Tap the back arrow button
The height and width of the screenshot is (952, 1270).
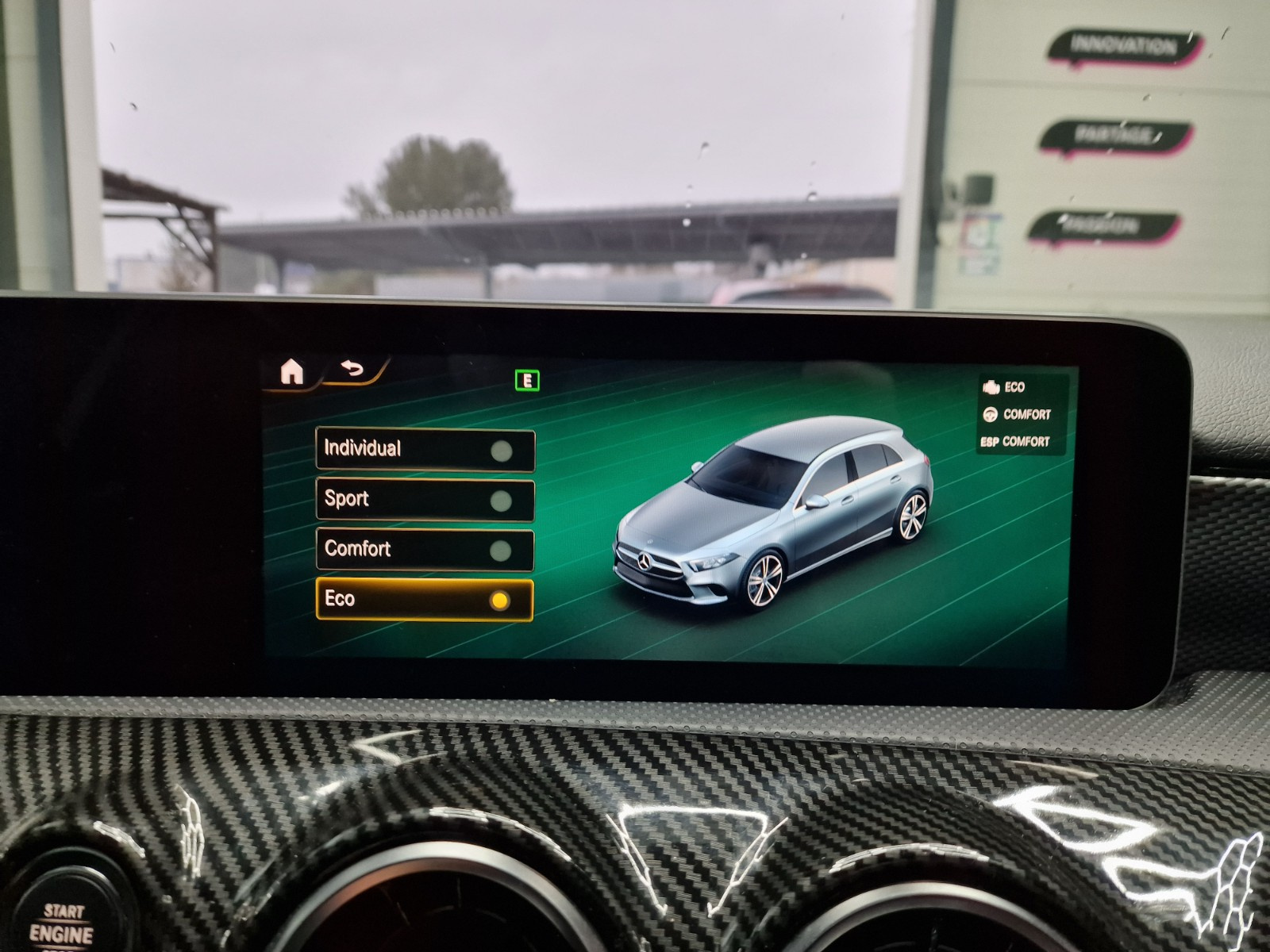(352, 369)
